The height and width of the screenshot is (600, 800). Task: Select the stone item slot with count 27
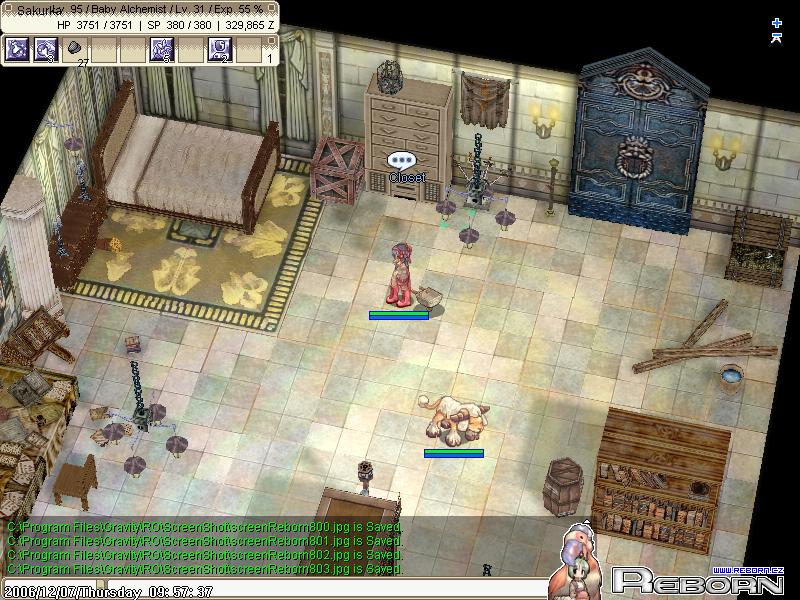point(75,49)
